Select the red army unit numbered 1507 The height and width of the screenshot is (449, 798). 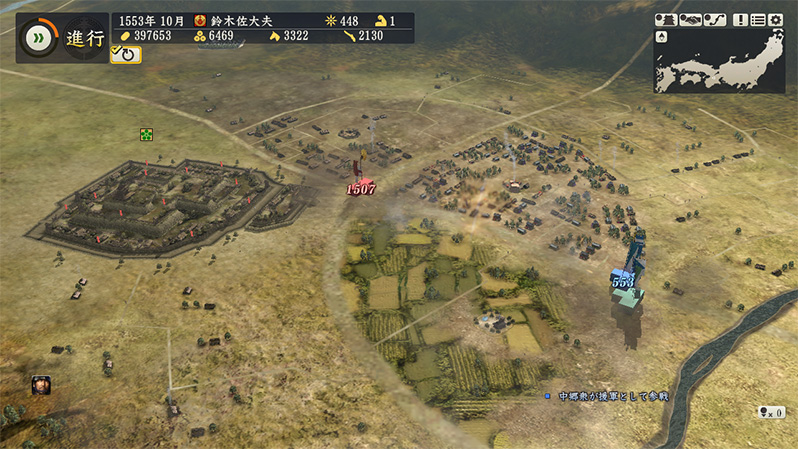(360, 188)
